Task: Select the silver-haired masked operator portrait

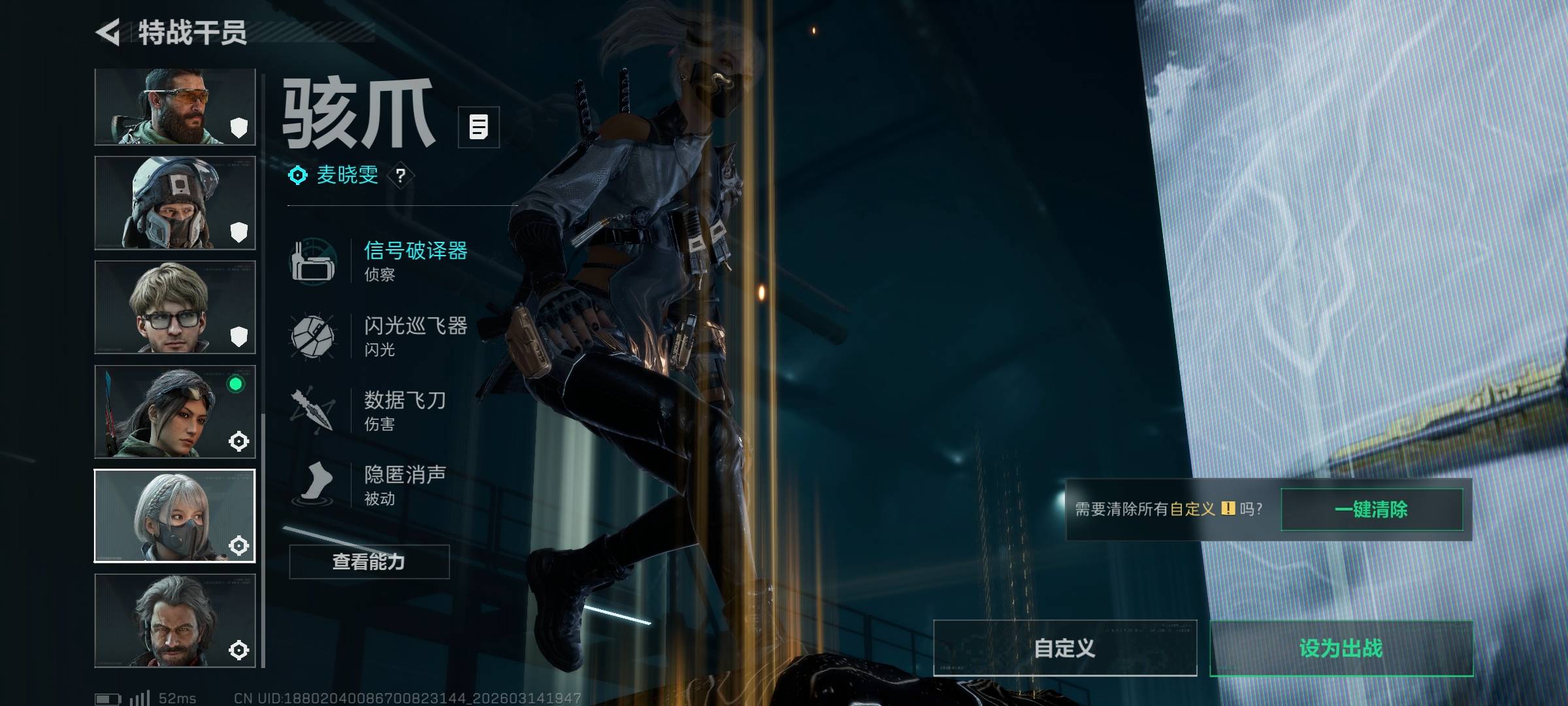Action: (174, 516)
